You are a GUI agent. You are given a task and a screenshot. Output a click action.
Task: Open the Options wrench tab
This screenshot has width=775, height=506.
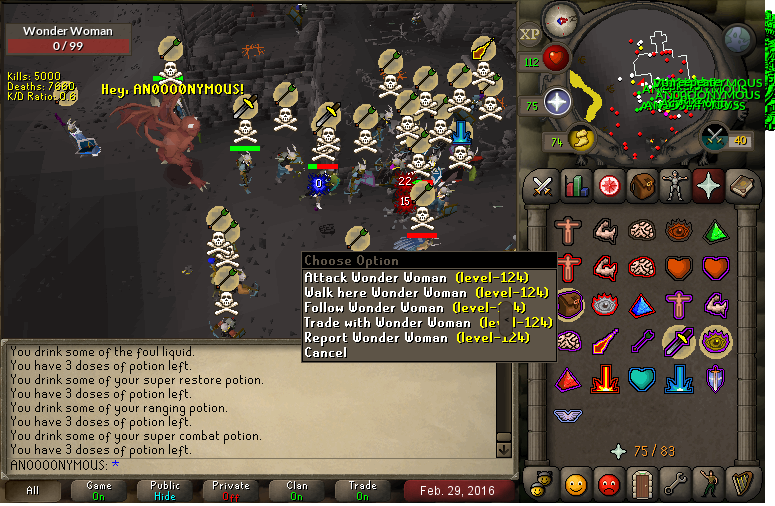pyautogui.click(x=673, y=483)
